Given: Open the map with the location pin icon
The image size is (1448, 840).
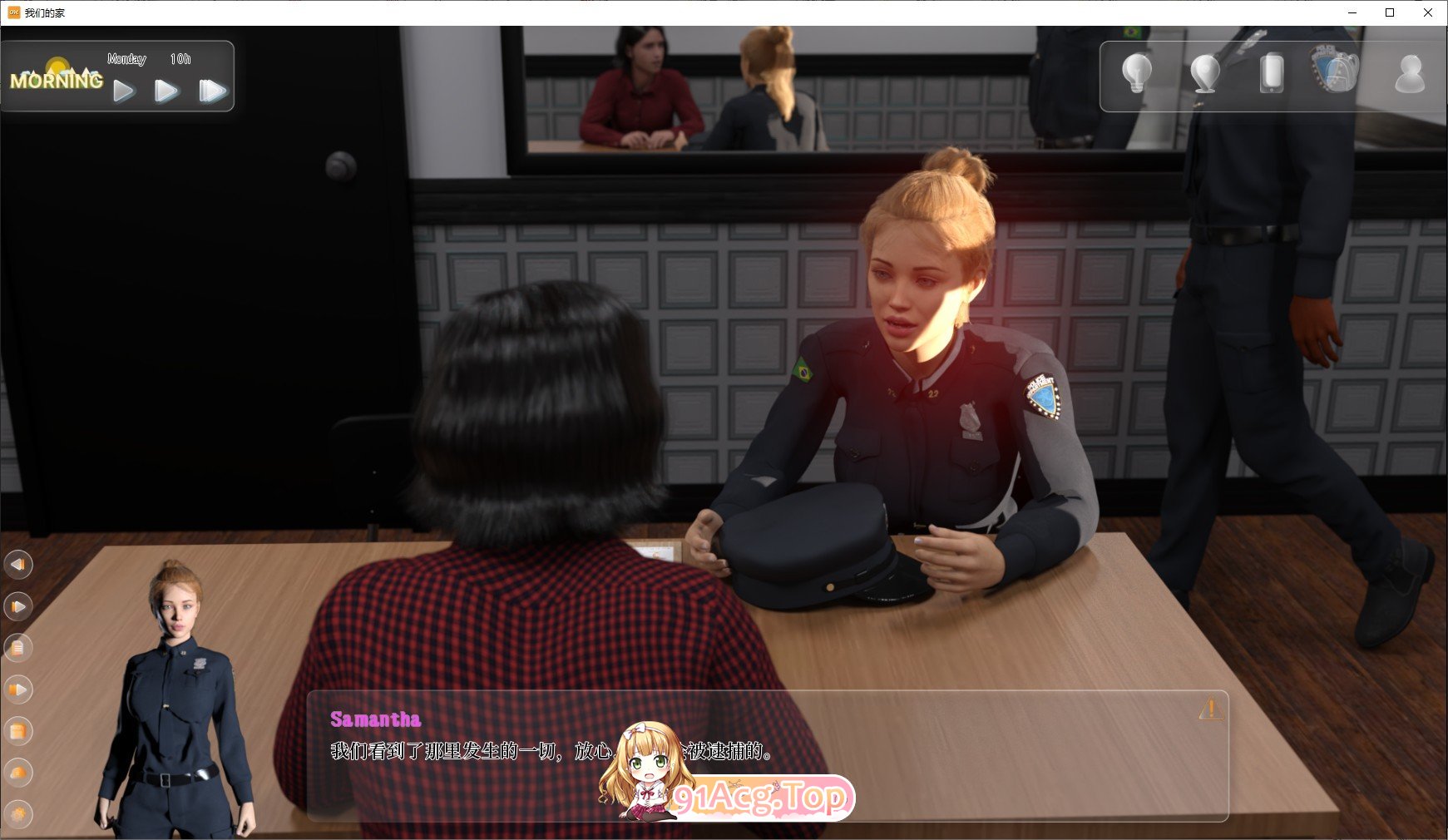Looking at the screenshot, I should click(x=1203, y=73).
